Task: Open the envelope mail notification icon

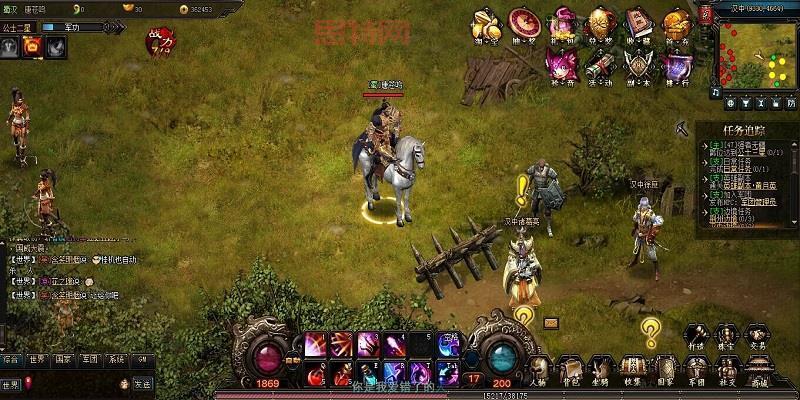Action: [x=551, y=323]
